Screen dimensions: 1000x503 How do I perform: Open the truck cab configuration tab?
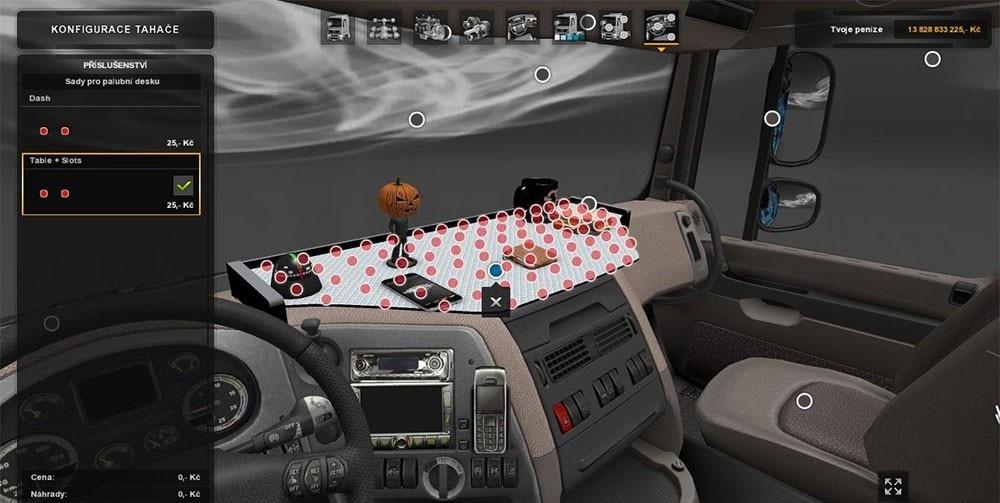click(337, 26)
